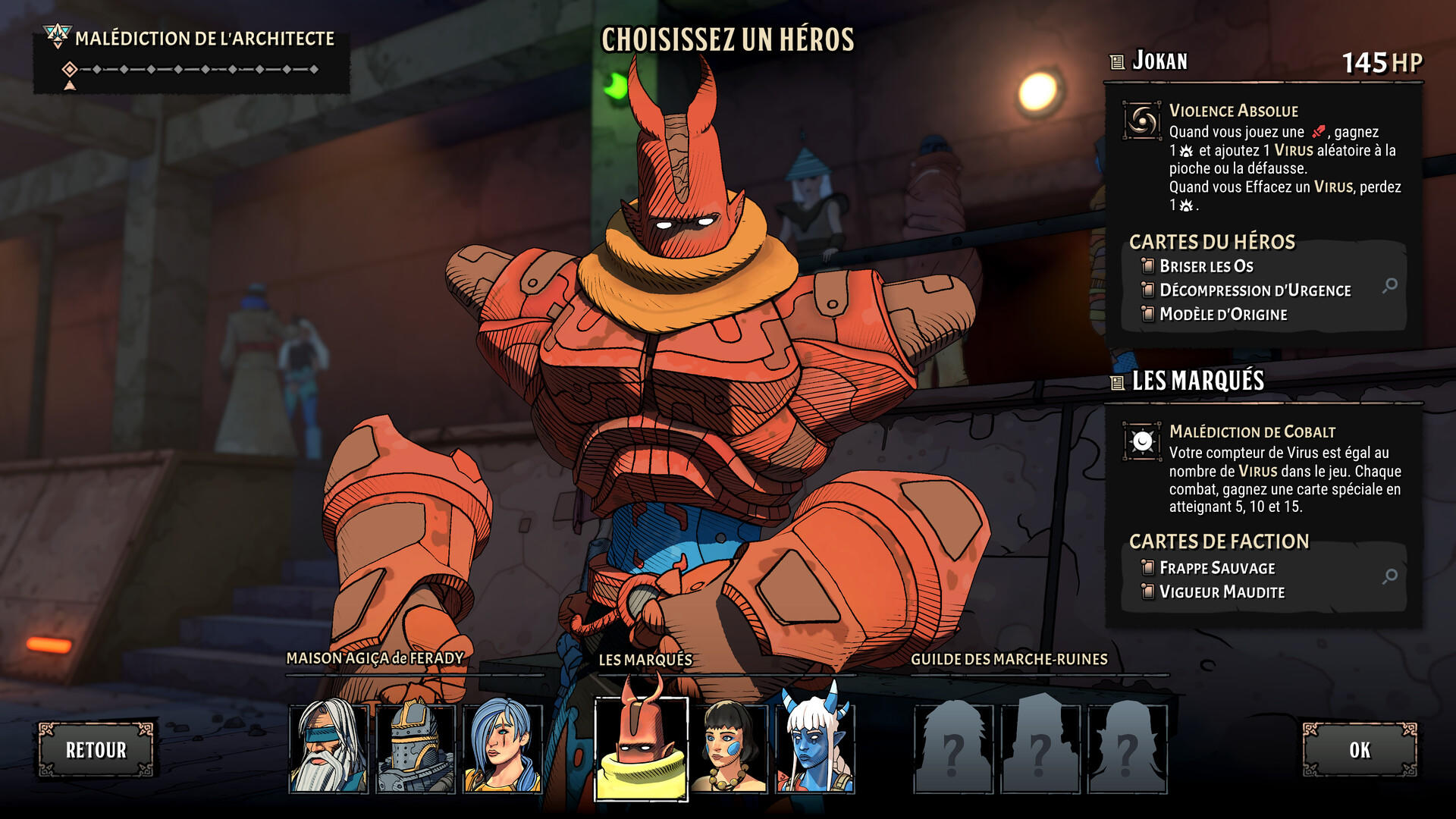
Task: Confirm hero choice with OK
Action: (1360, 750)
